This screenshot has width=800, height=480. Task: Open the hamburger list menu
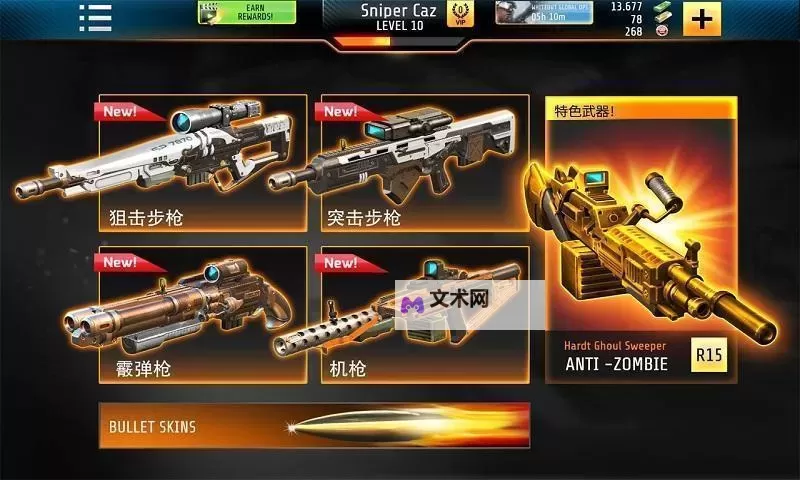click(95, 16)
